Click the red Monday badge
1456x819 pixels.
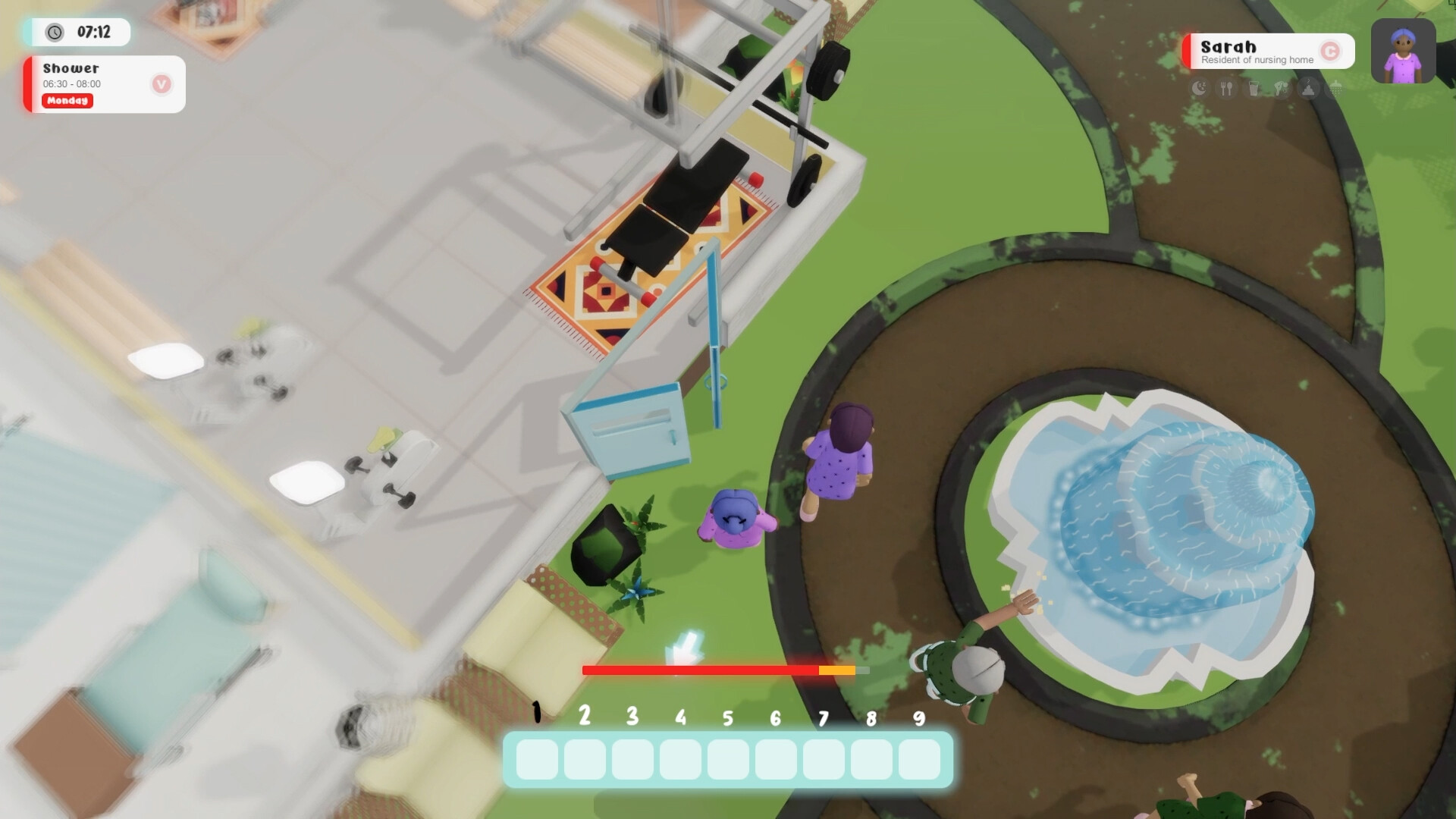67,101
